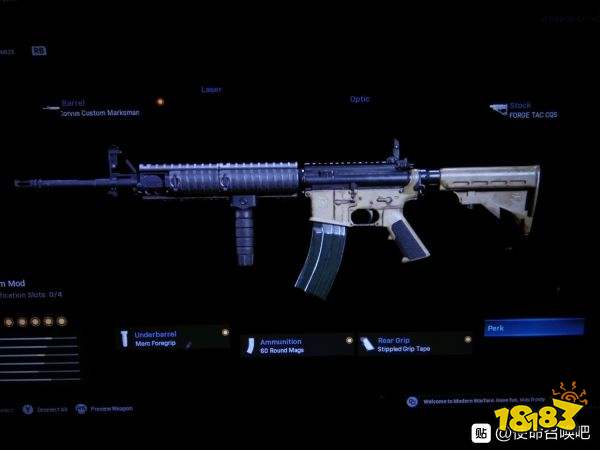This screenshot has width=600, height=450.
Task: Choose the Perk attachment slot
Action: coord(533,327)
